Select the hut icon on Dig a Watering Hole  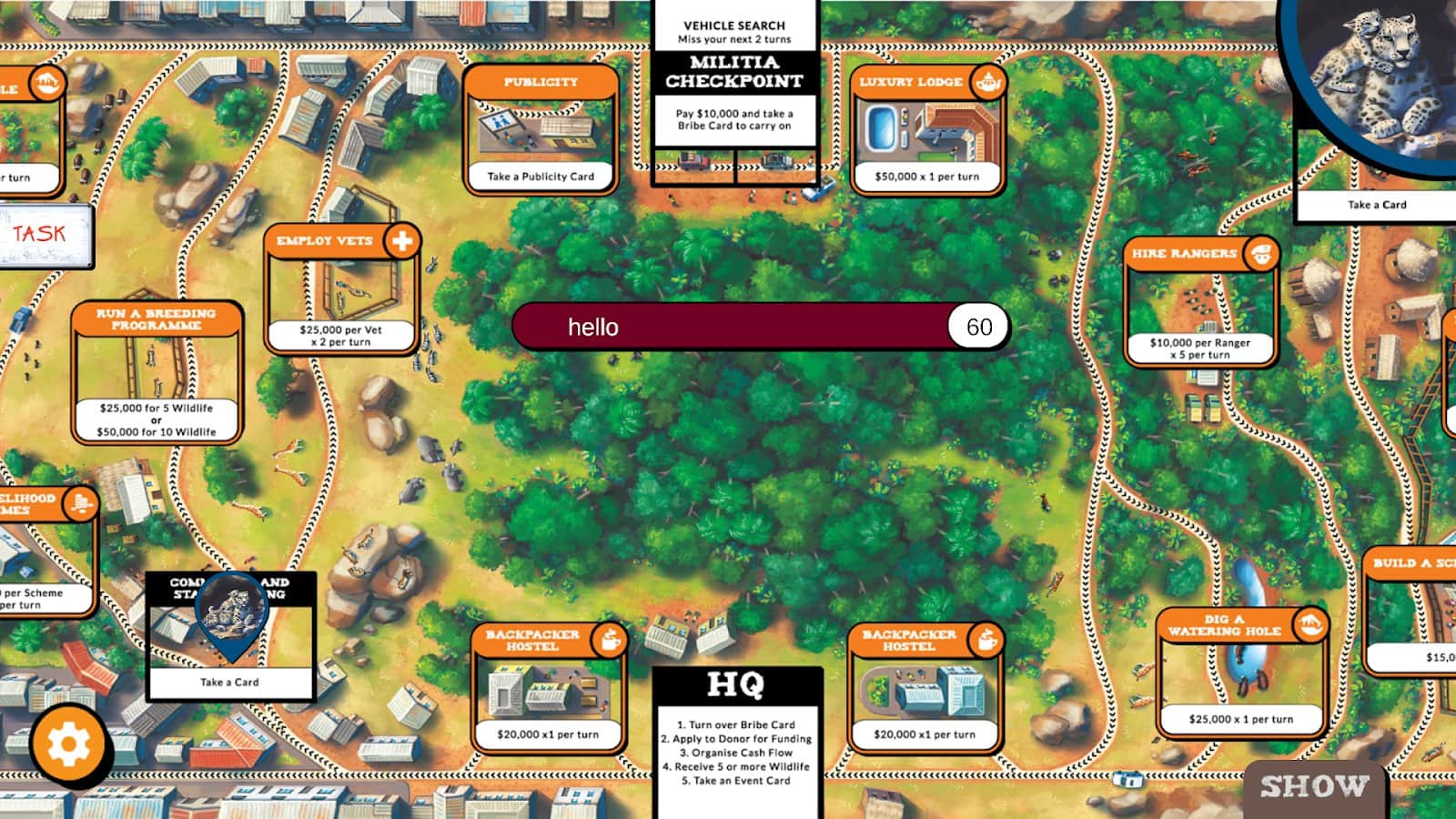[1309, 626]
